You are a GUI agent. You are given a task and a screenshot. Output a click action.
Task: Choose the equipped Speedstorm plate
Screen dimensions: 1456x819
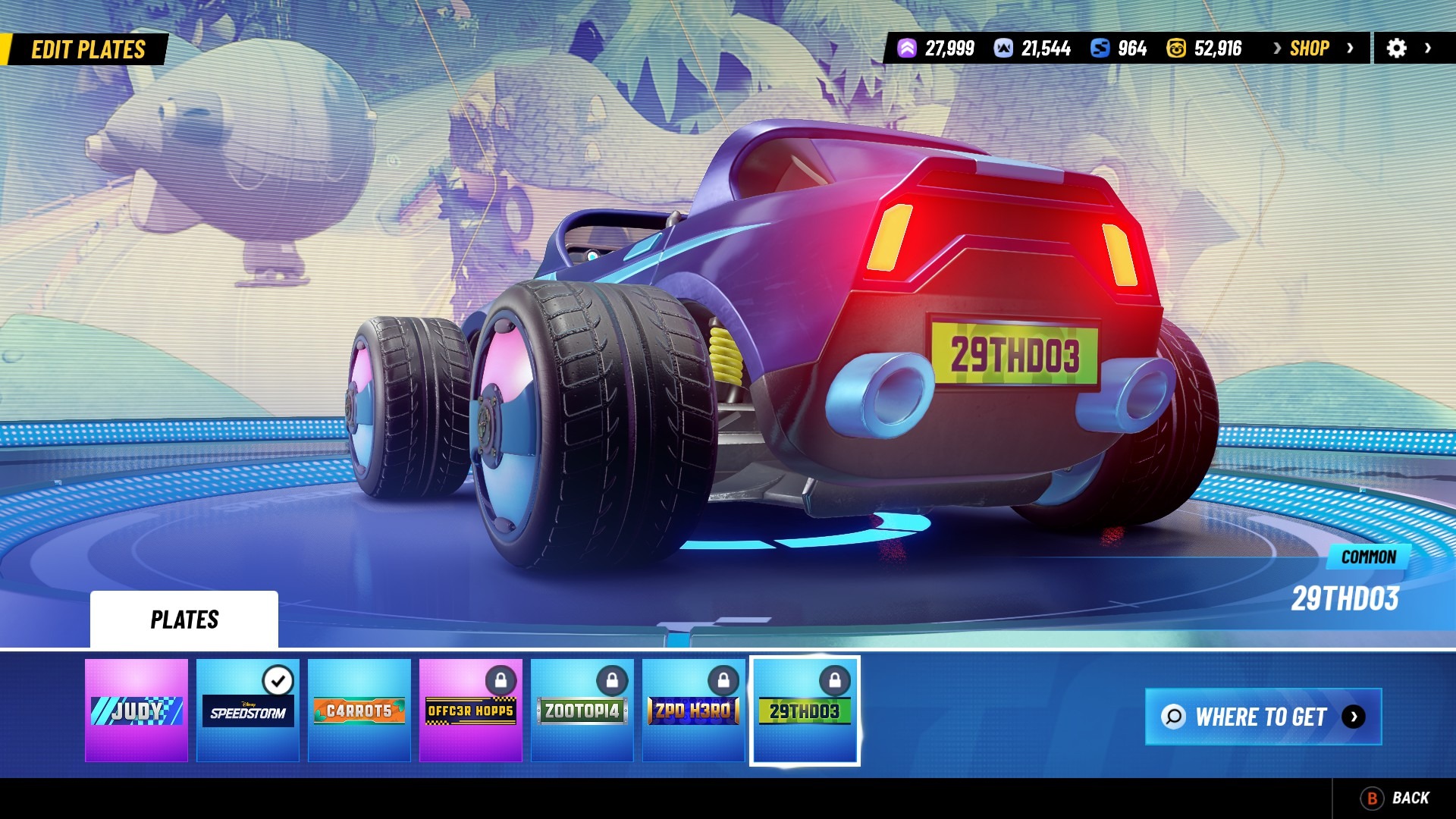click(248, 710)
